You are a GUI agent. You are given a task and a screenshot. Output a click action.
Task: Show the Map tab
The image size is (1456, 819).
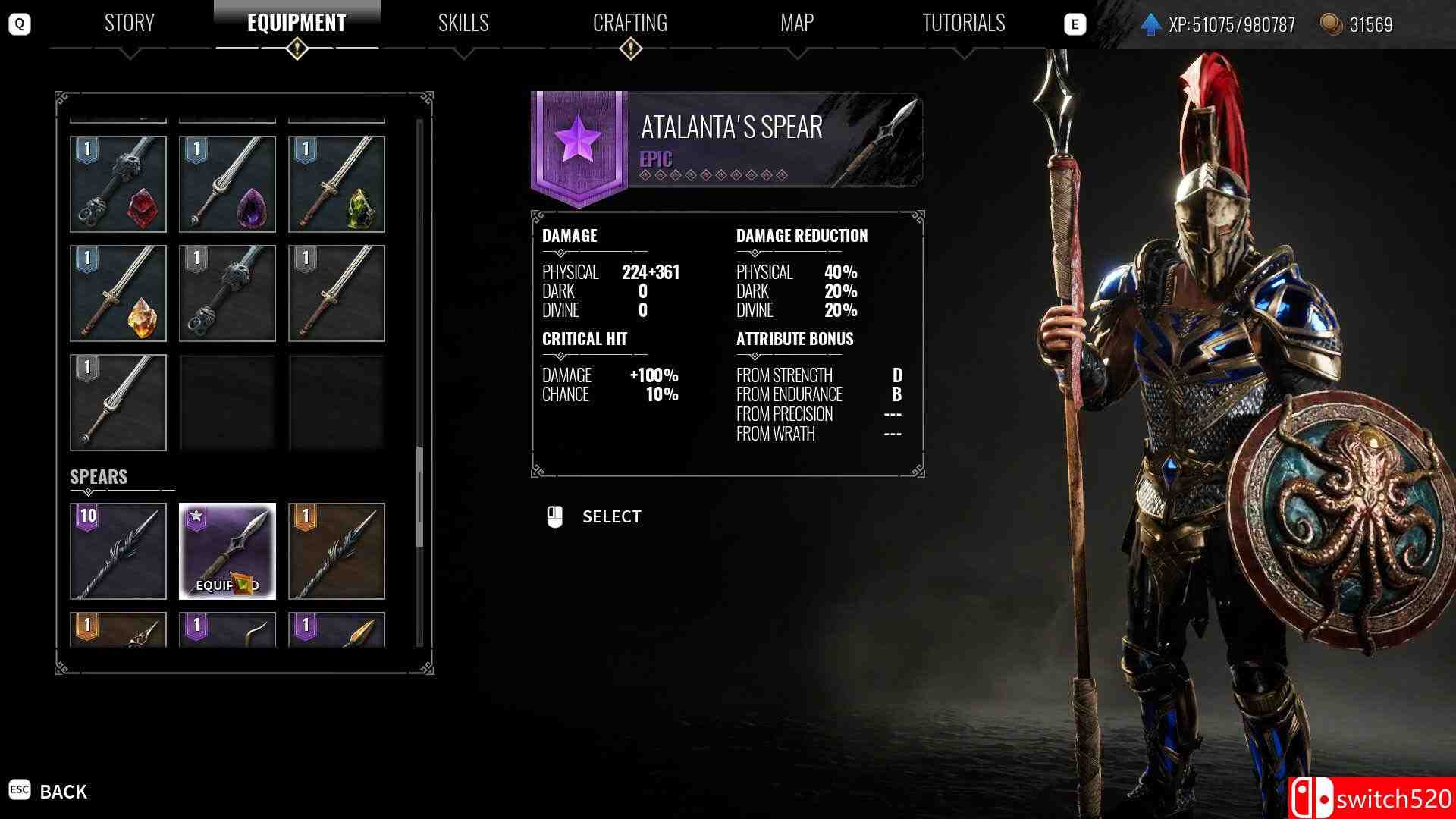tap(797, 24)
